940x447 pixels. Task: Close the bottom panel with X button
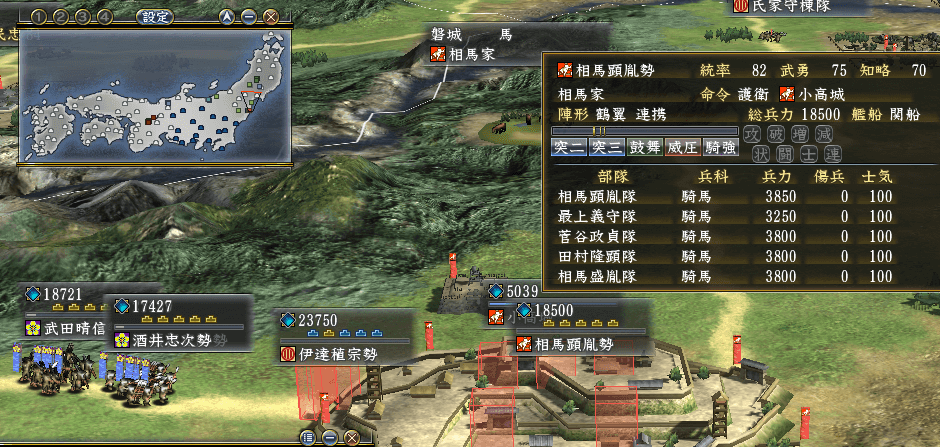coord(352,437)
